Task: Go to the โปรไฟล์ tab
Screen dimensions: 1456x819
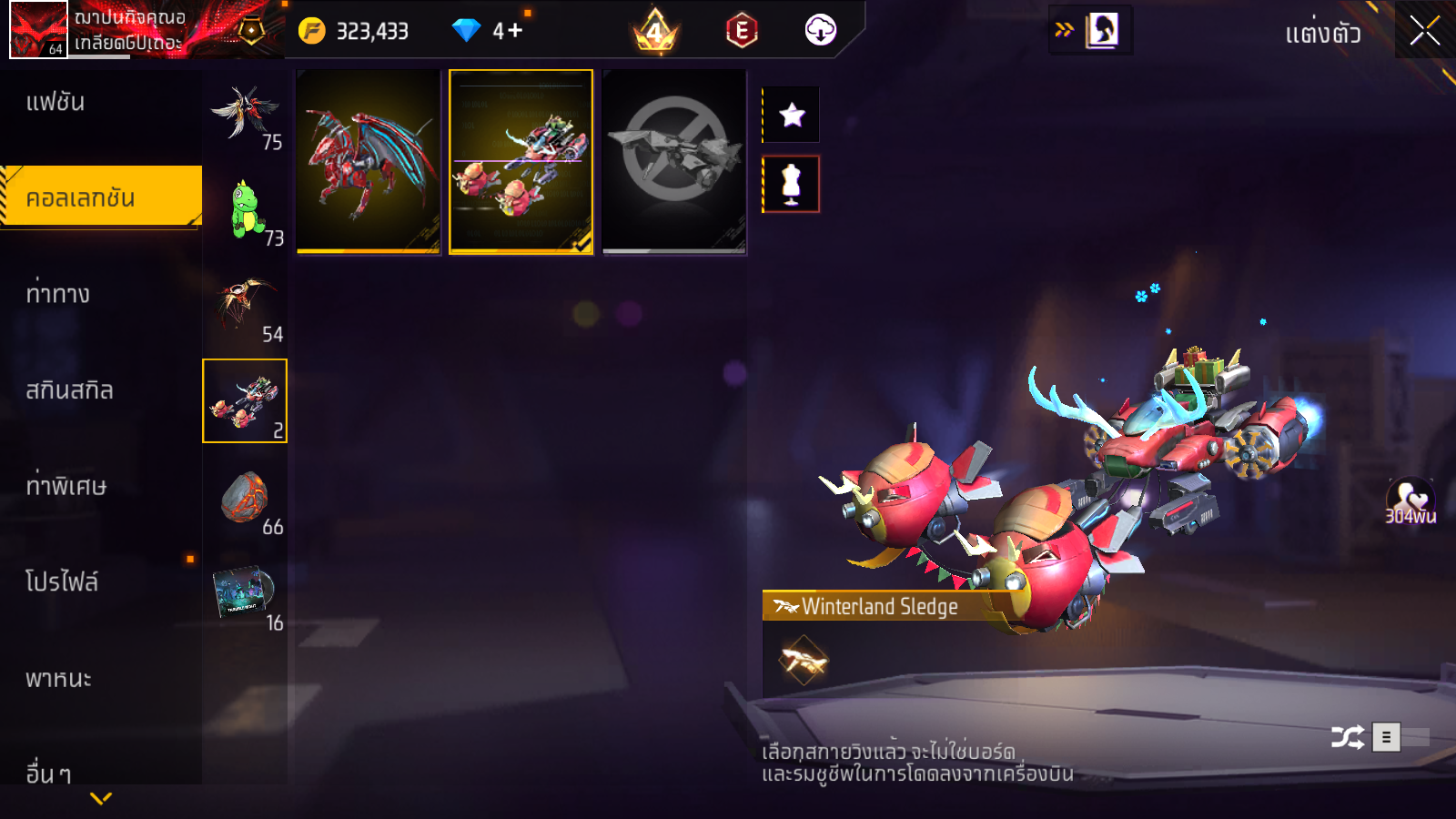Action: [x=62, y=582]
